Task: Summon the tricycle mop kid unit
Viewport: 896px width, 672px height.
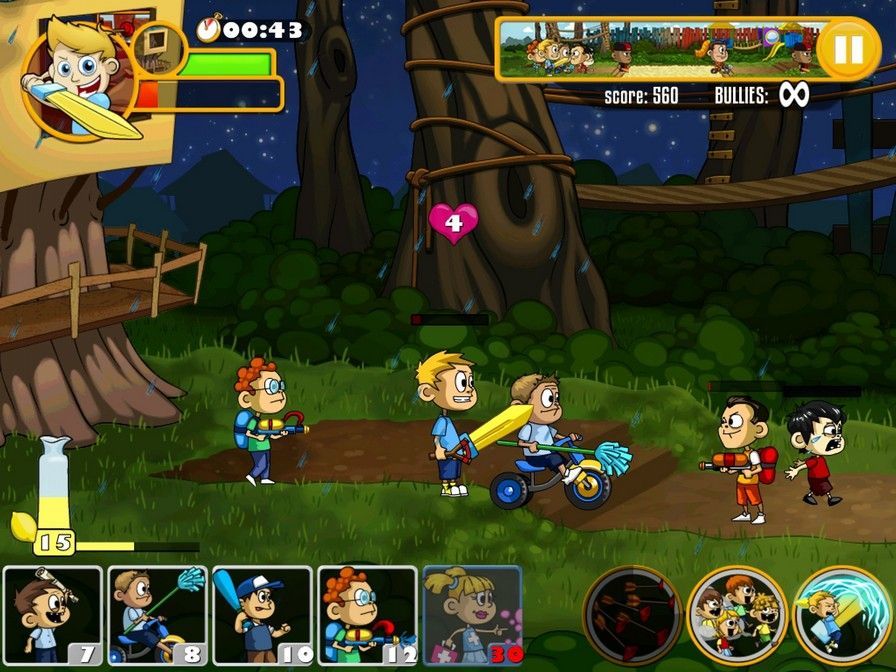Action: tap(158, 616)
